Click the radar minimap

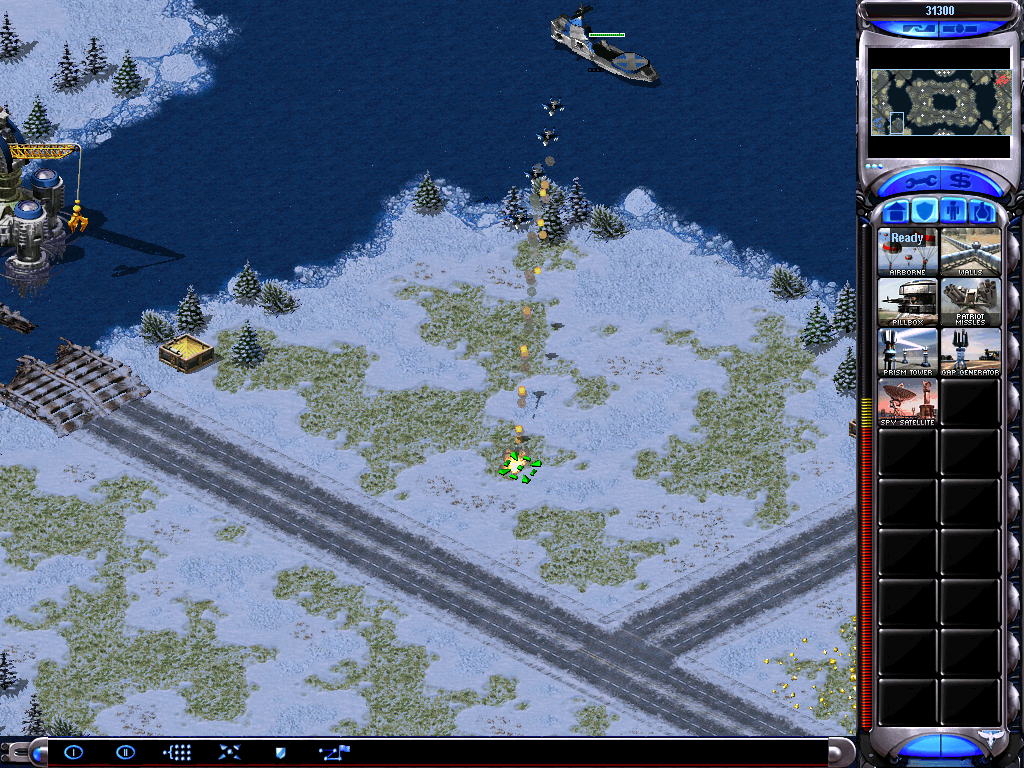939,103
